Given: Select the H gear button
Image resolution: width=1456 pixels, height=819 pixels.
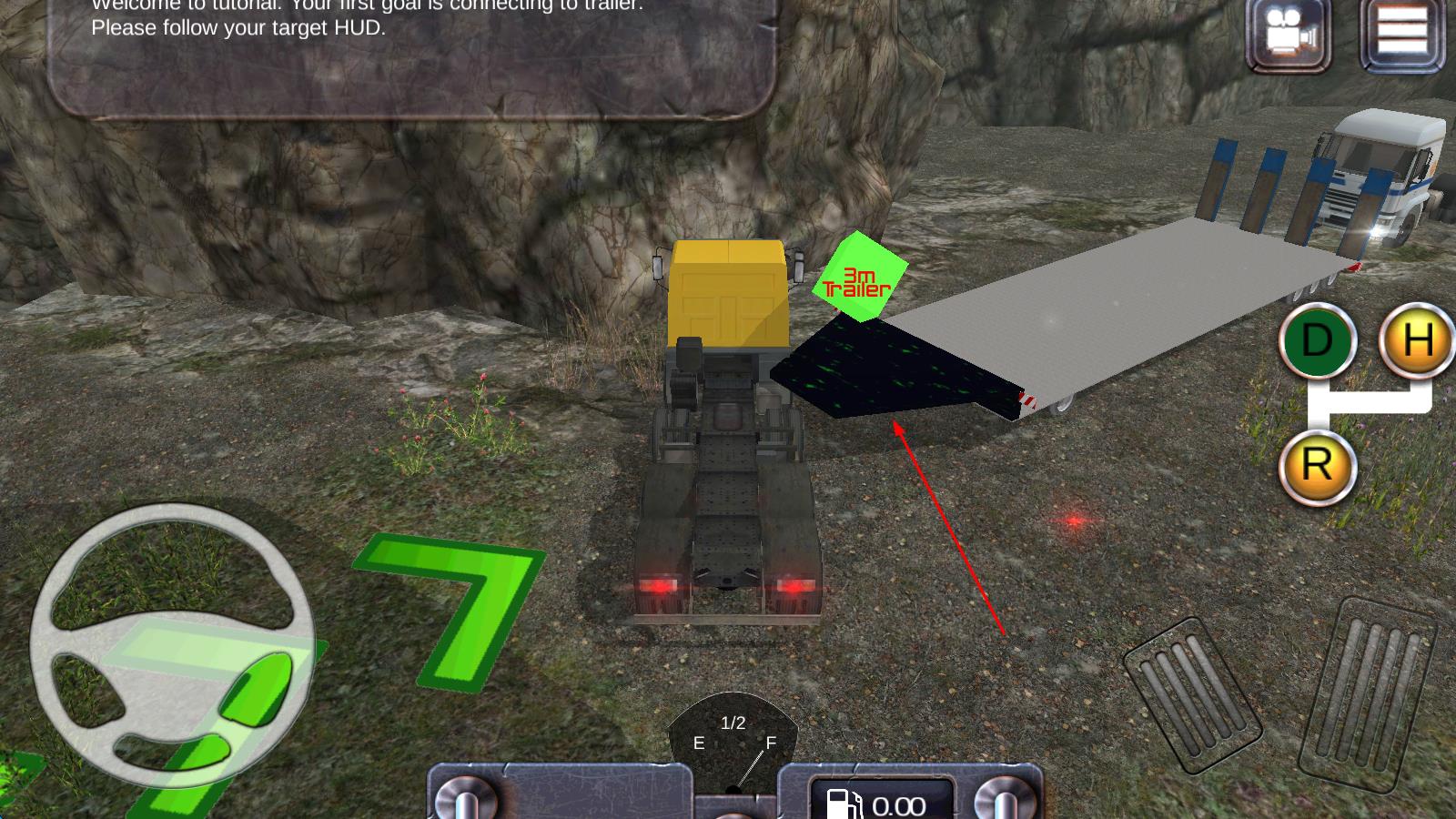Looking at the screenshot, I should pos(1417,339).
